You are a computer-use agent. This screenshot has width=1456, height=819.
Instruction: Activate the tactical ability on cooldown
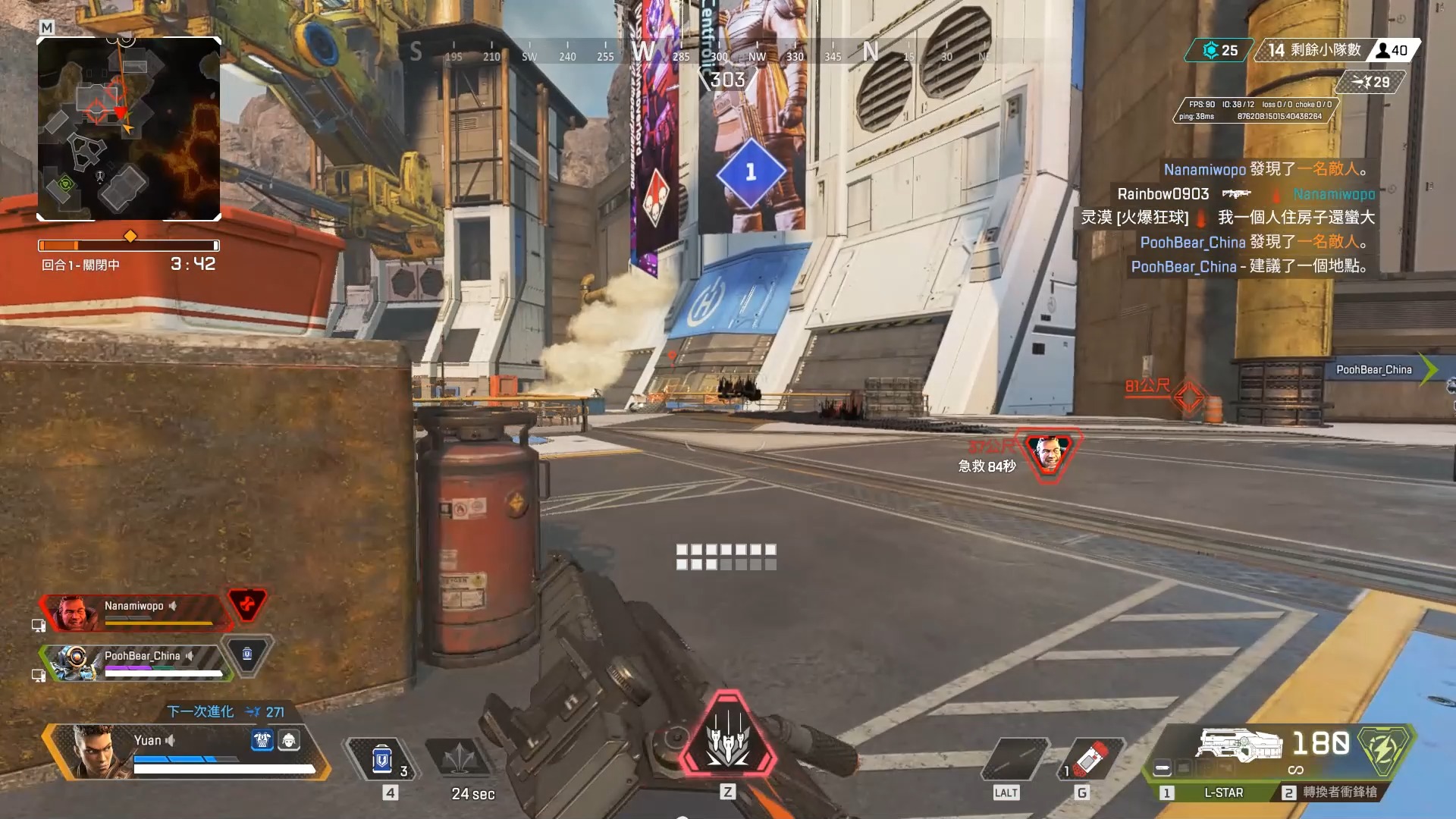point(460,759)
